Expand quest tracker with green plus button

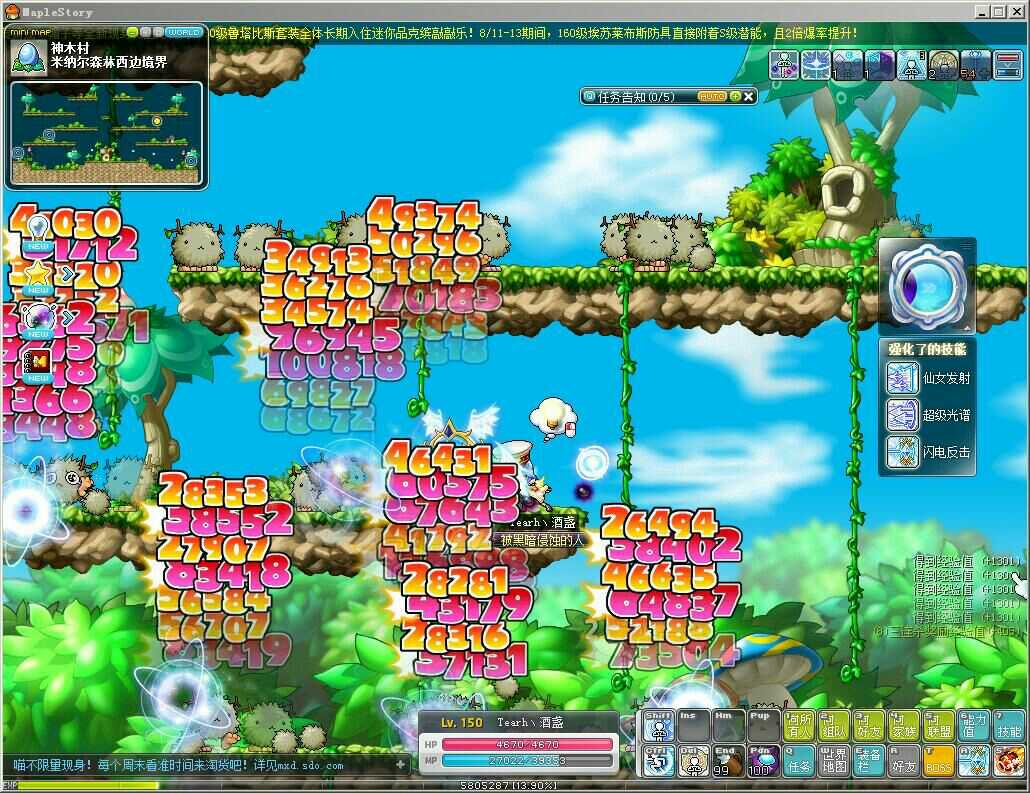(x=735, y=96)
